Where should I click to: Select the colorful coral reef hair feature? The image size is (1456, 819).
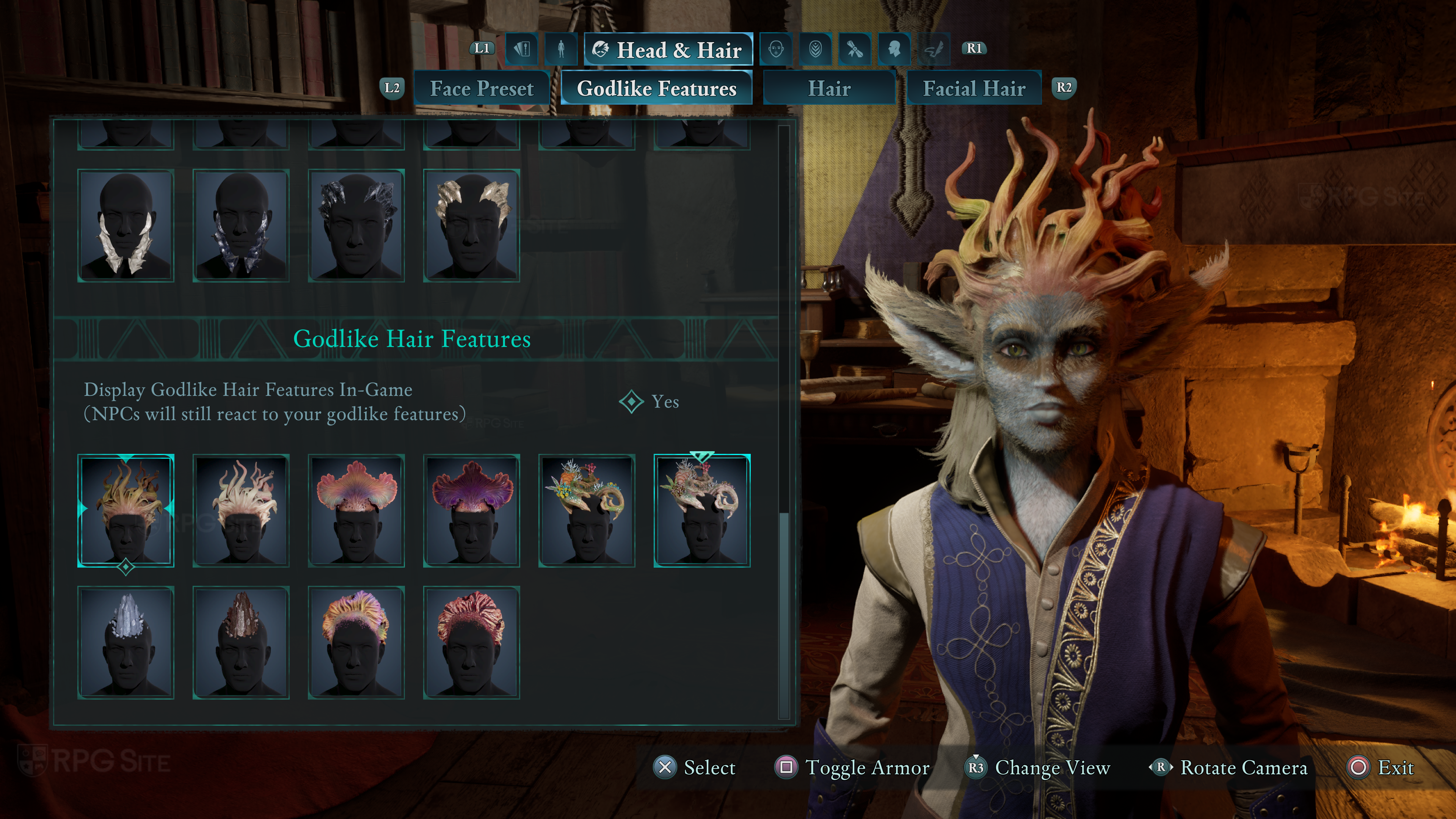(x=587, y=510)
